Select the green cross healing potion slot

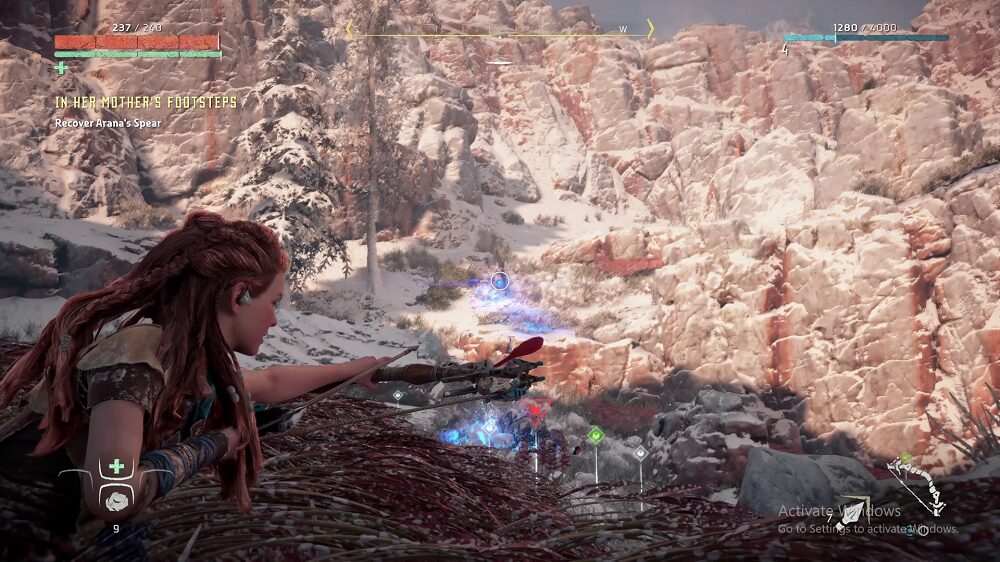(x=117, y=467)
